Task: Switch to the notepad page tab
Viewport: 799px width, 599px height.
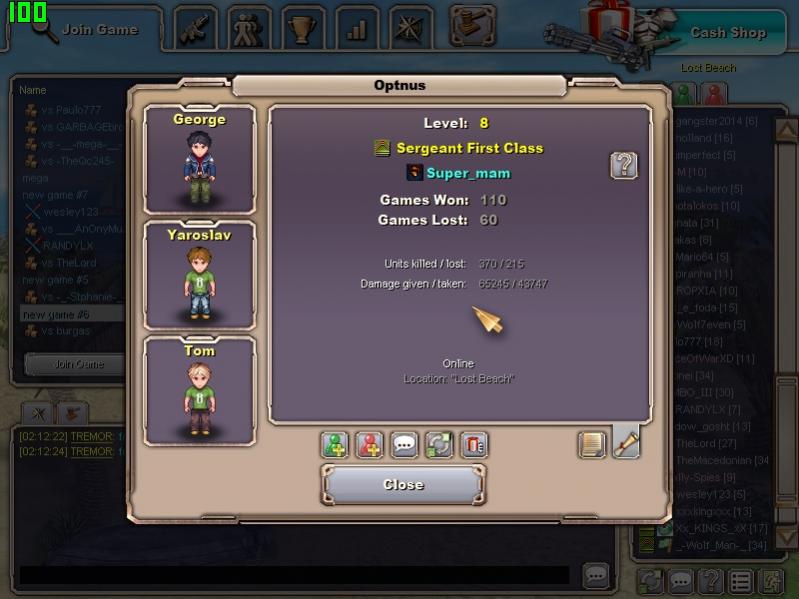Action: (x=592, y=444)
